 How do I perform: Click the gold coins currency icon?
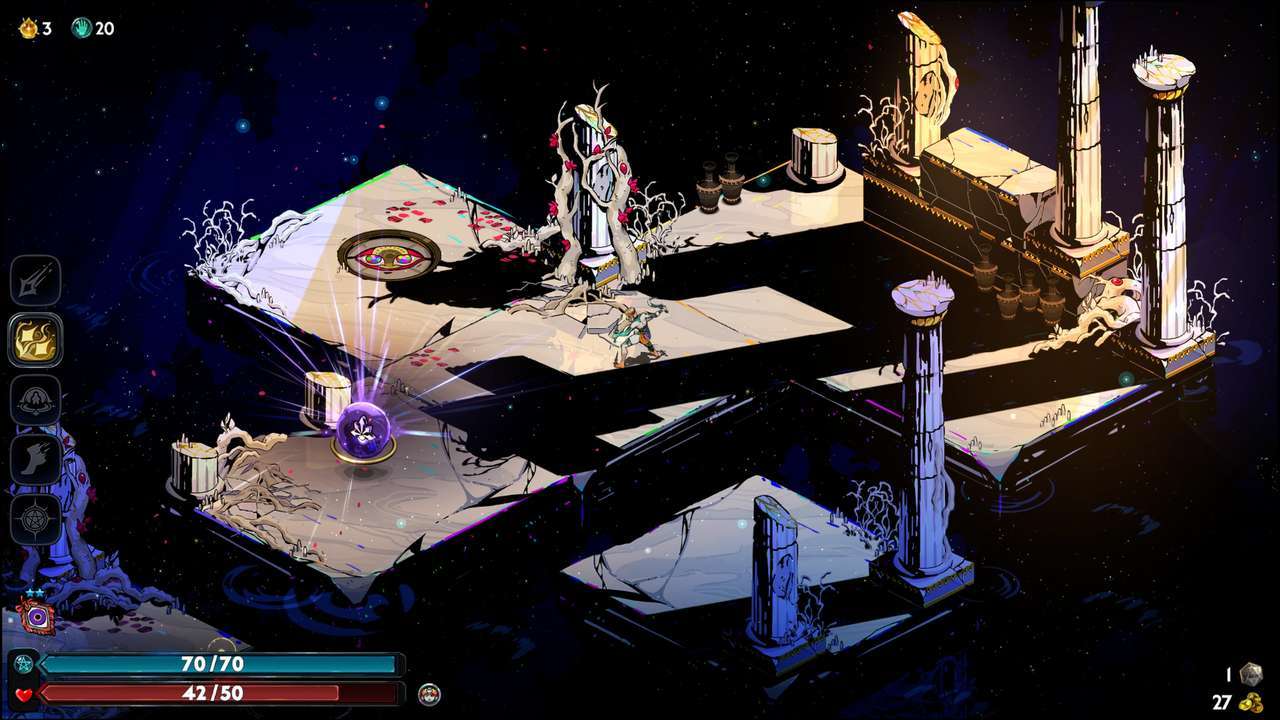tap(1250, 702)
